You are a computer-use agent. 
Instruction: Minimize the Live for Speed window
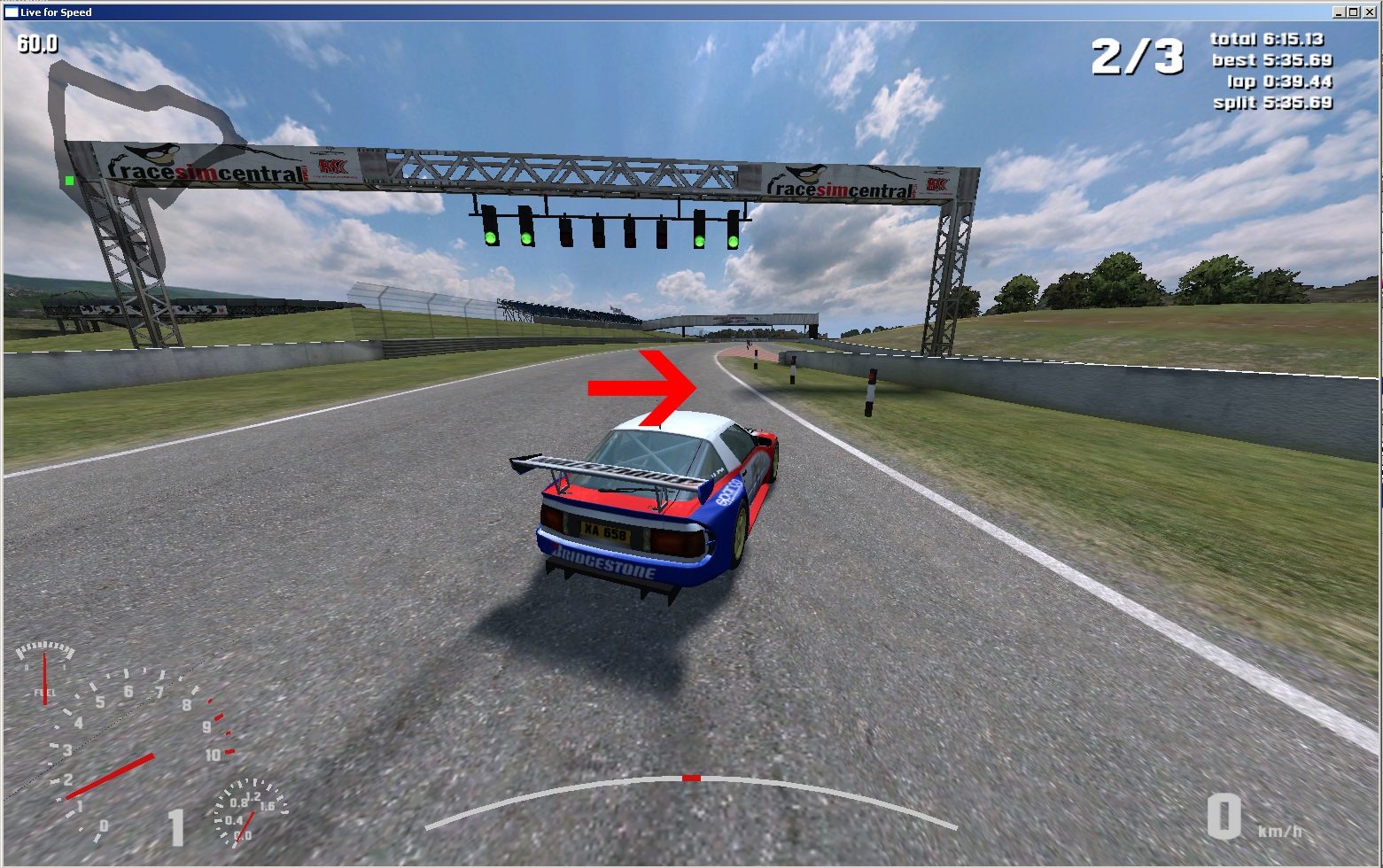click(x=1339, y=12)
